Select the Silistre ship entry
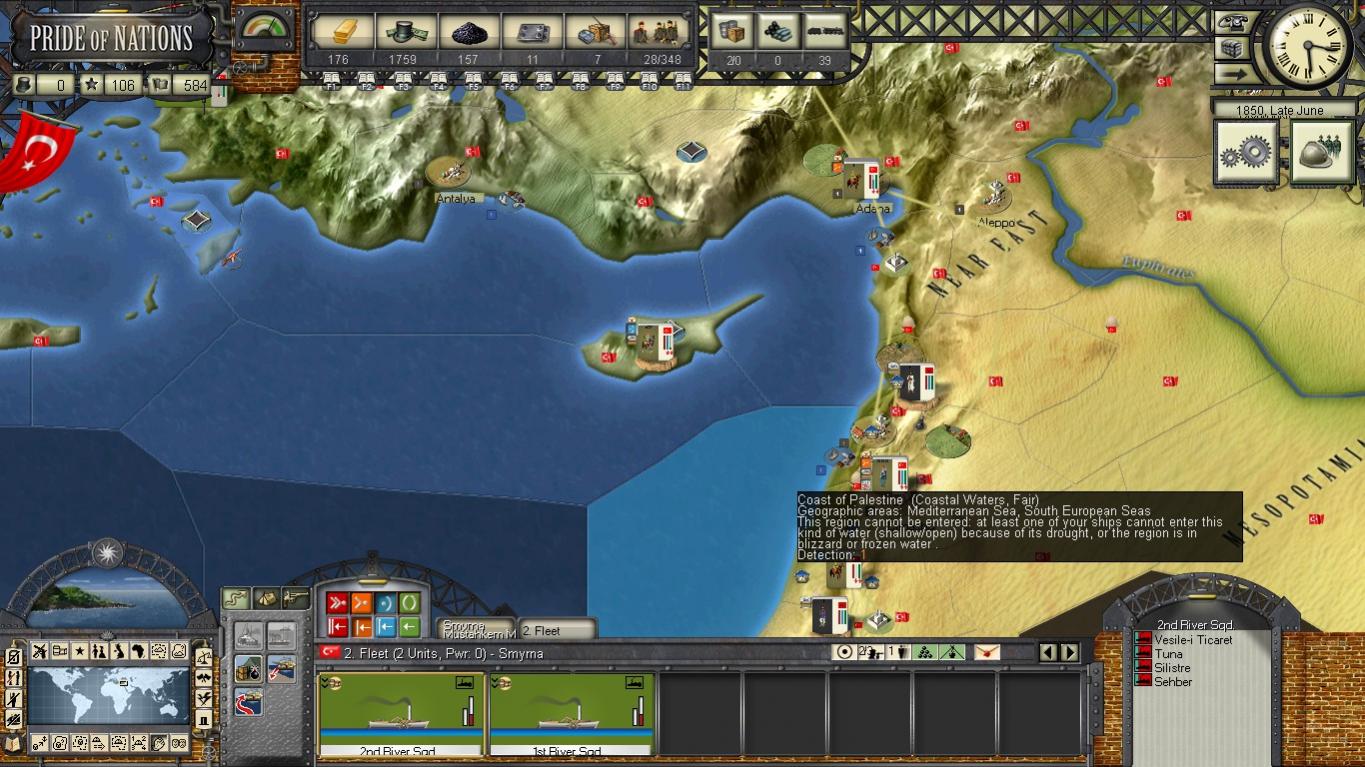This screenshot has height=767, width=1365. 1172,668
